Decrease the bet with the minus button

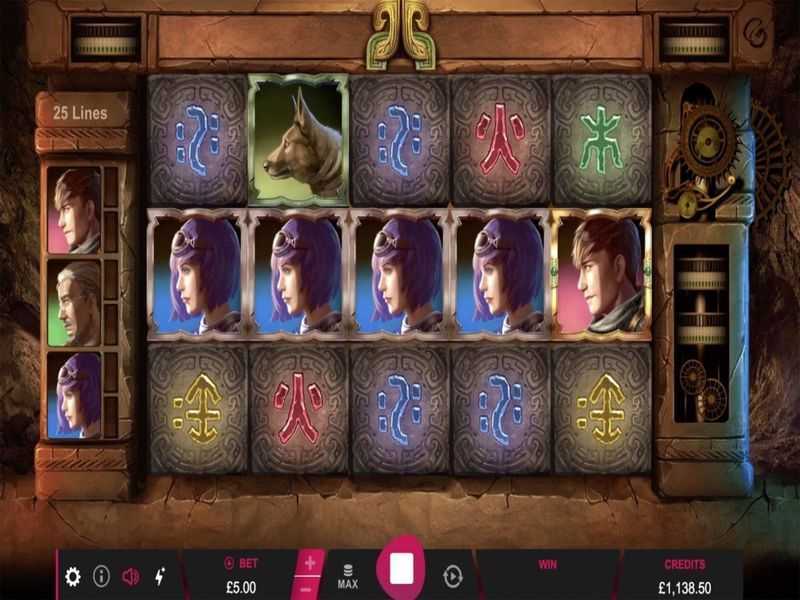pyautogui.click(x=310, y=589)
